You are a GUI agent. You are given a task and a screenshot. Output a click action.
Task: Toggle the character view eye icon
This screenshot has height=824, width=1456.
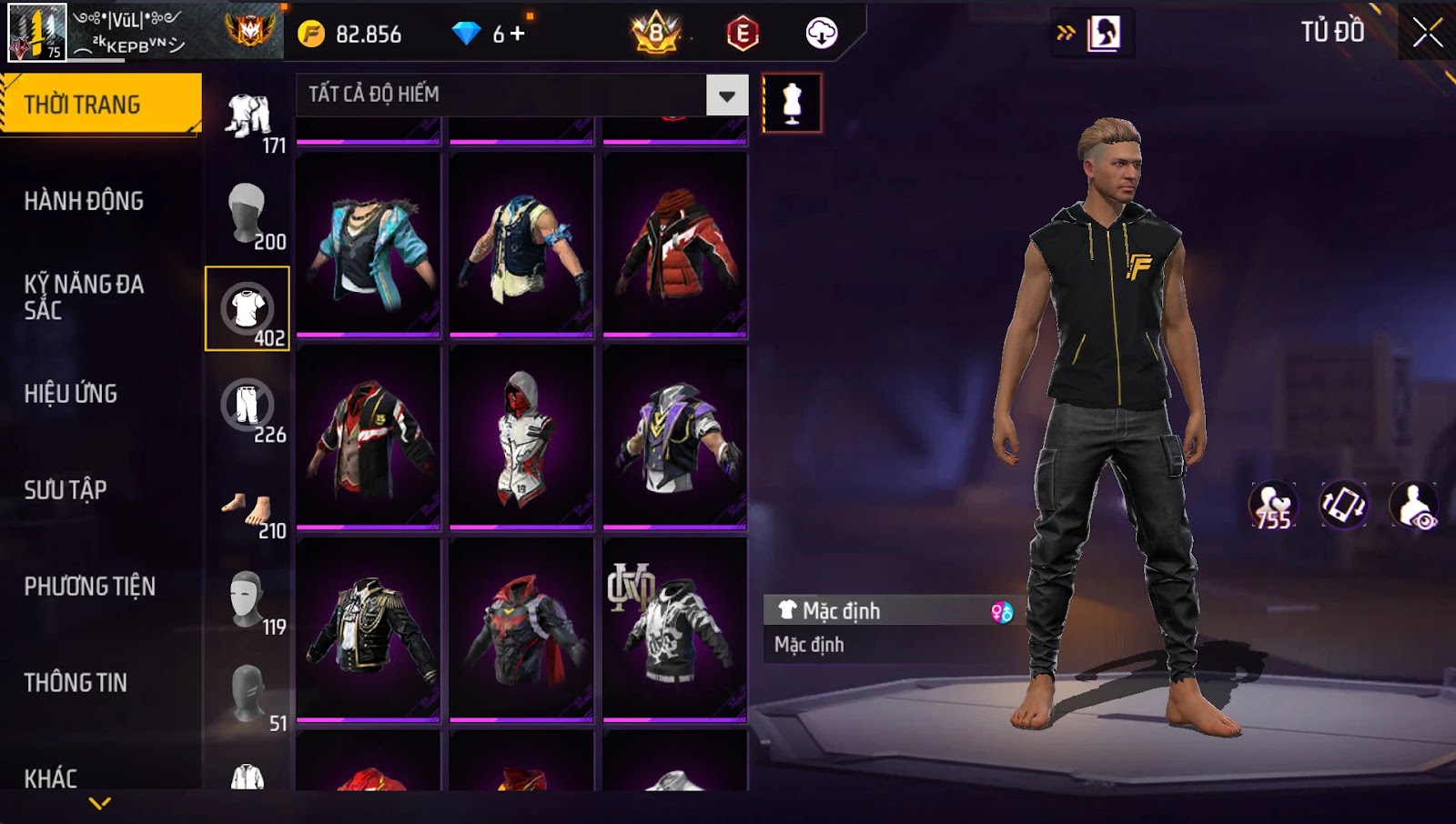pos(1413,507)
